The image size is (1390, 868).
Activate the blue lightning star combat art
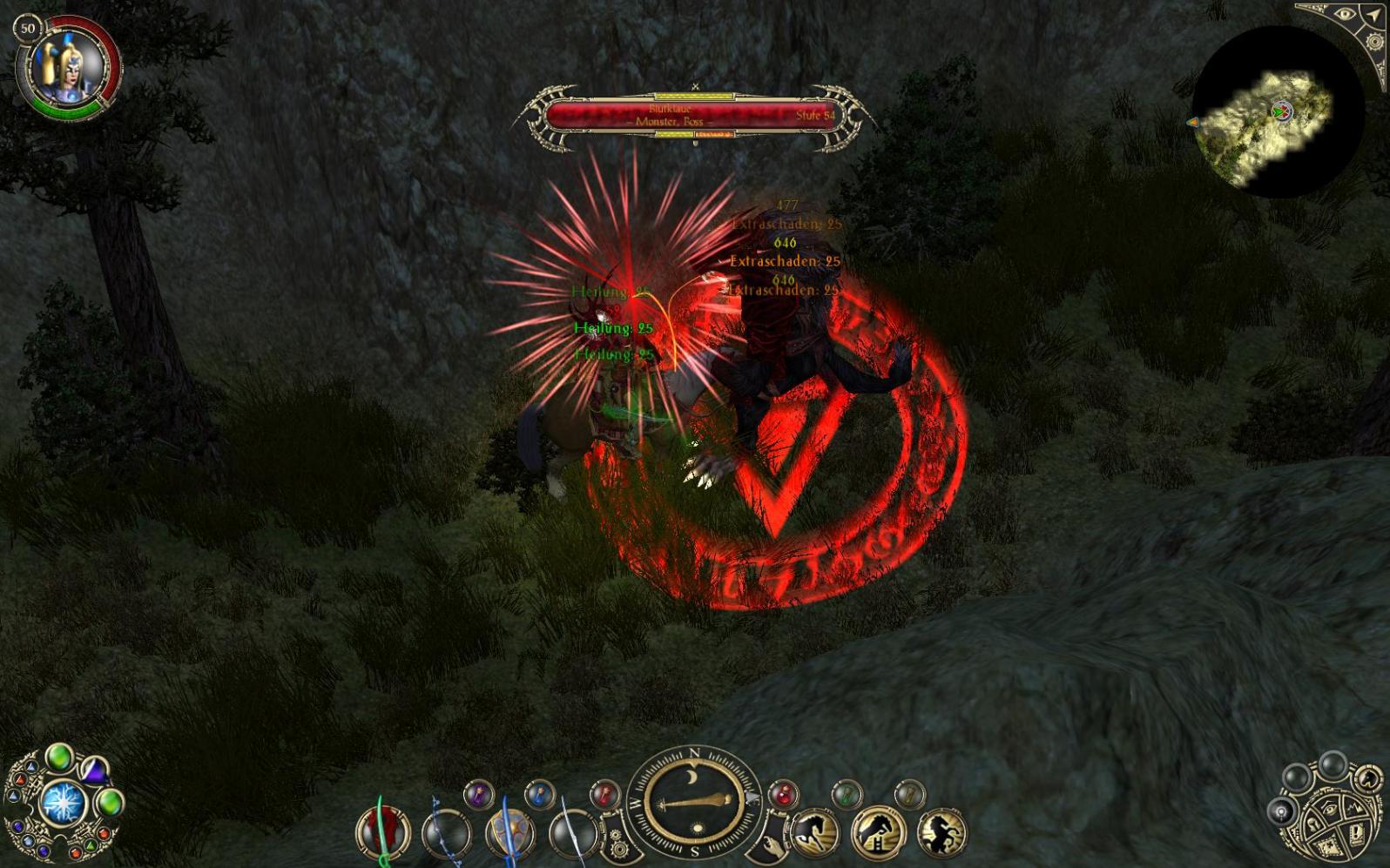point(62,803)
